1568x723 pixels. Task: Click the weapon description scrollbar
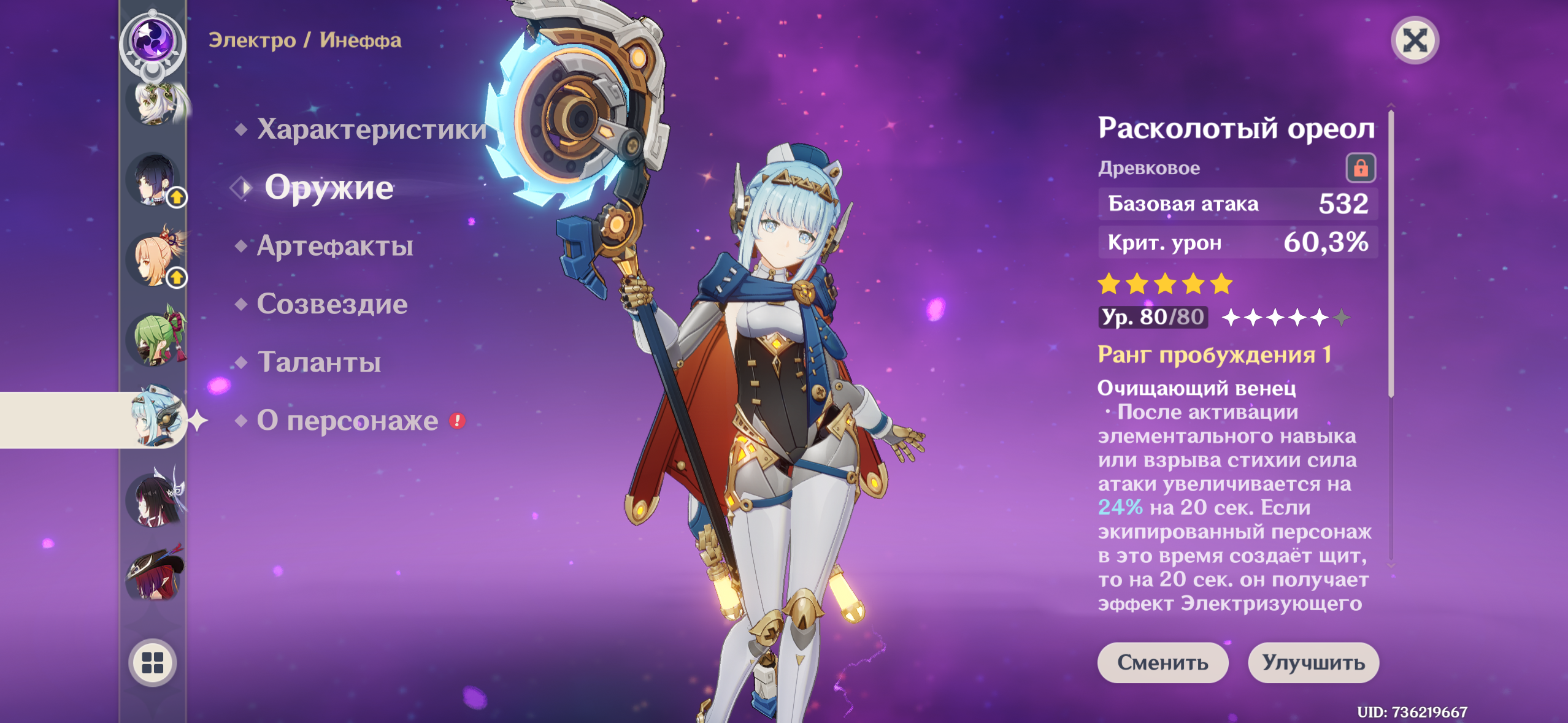point(1391,253)
